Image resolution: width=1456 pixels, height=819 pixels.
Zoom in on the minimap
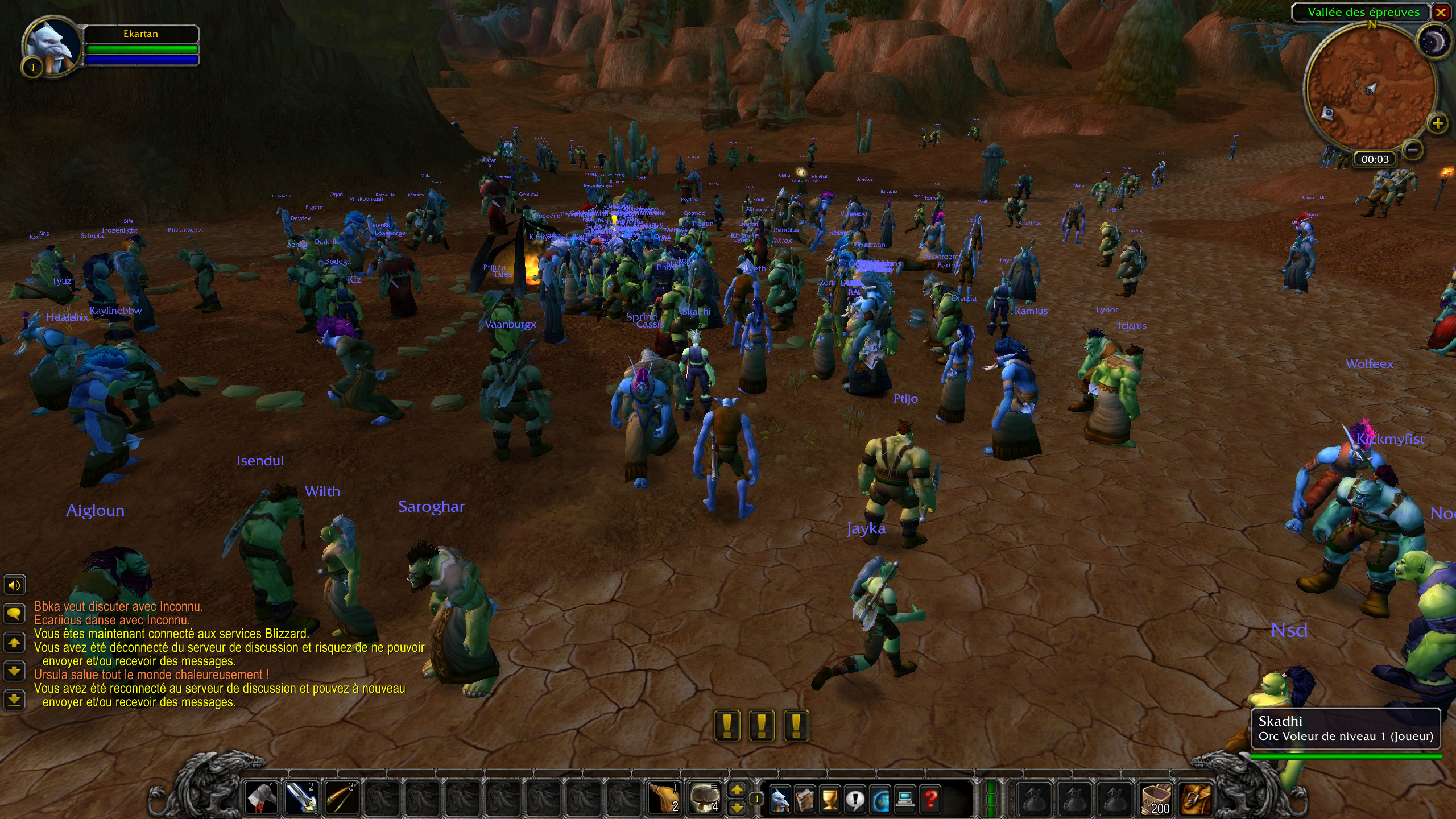(1437, 123)
